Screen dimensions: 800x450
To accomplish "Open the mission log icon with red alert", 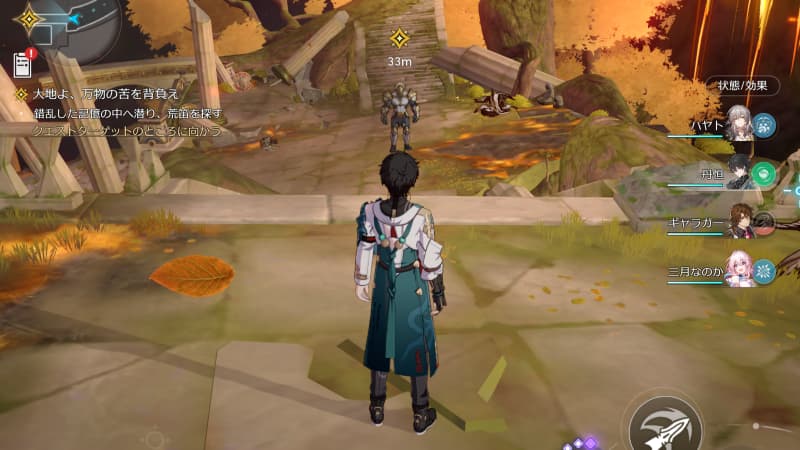I will pyautogui.click(x=23, y=64).
